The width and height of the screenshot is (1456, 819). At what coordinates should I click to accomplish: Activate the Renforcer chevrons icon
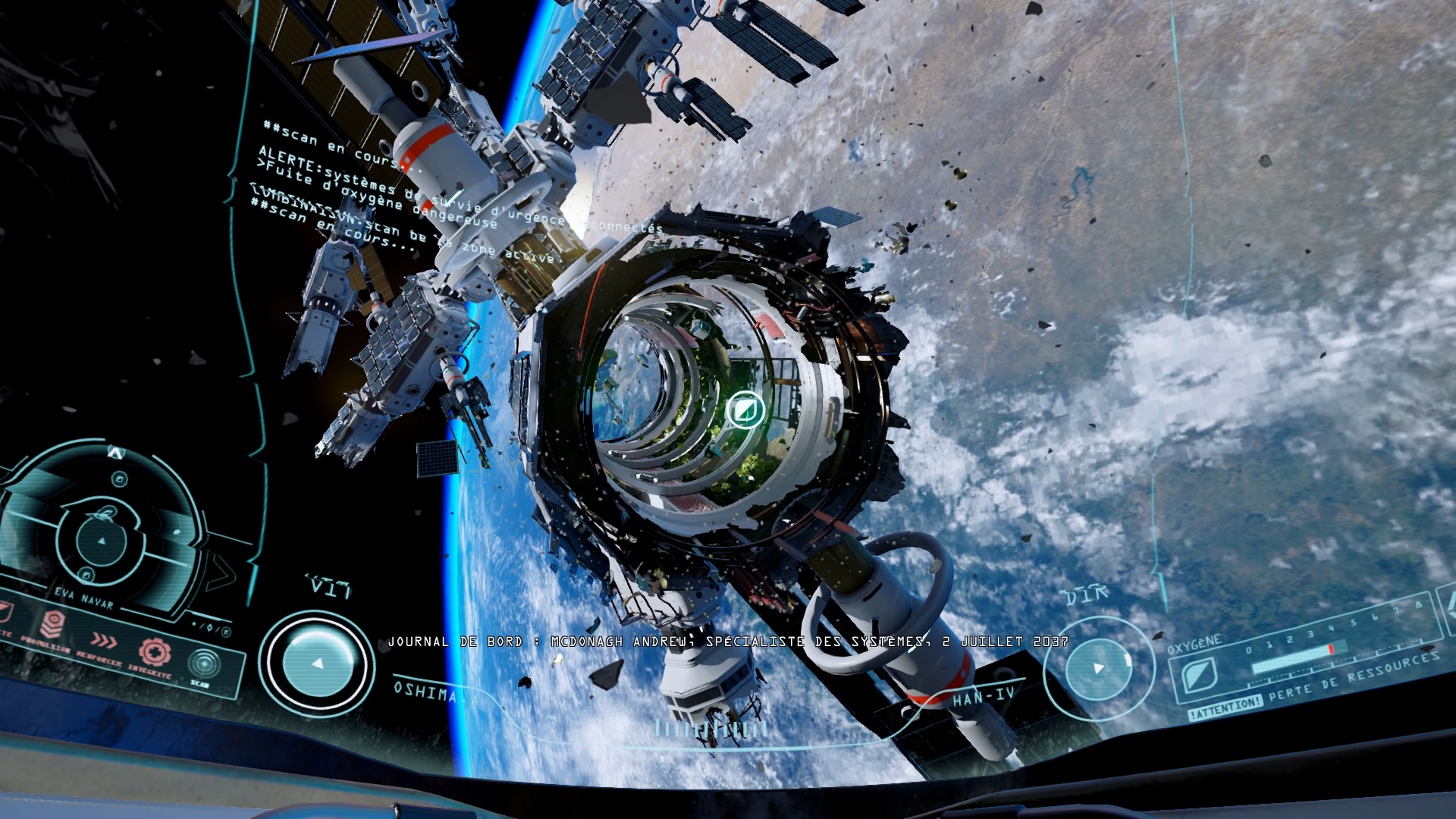tap(104, 642)
